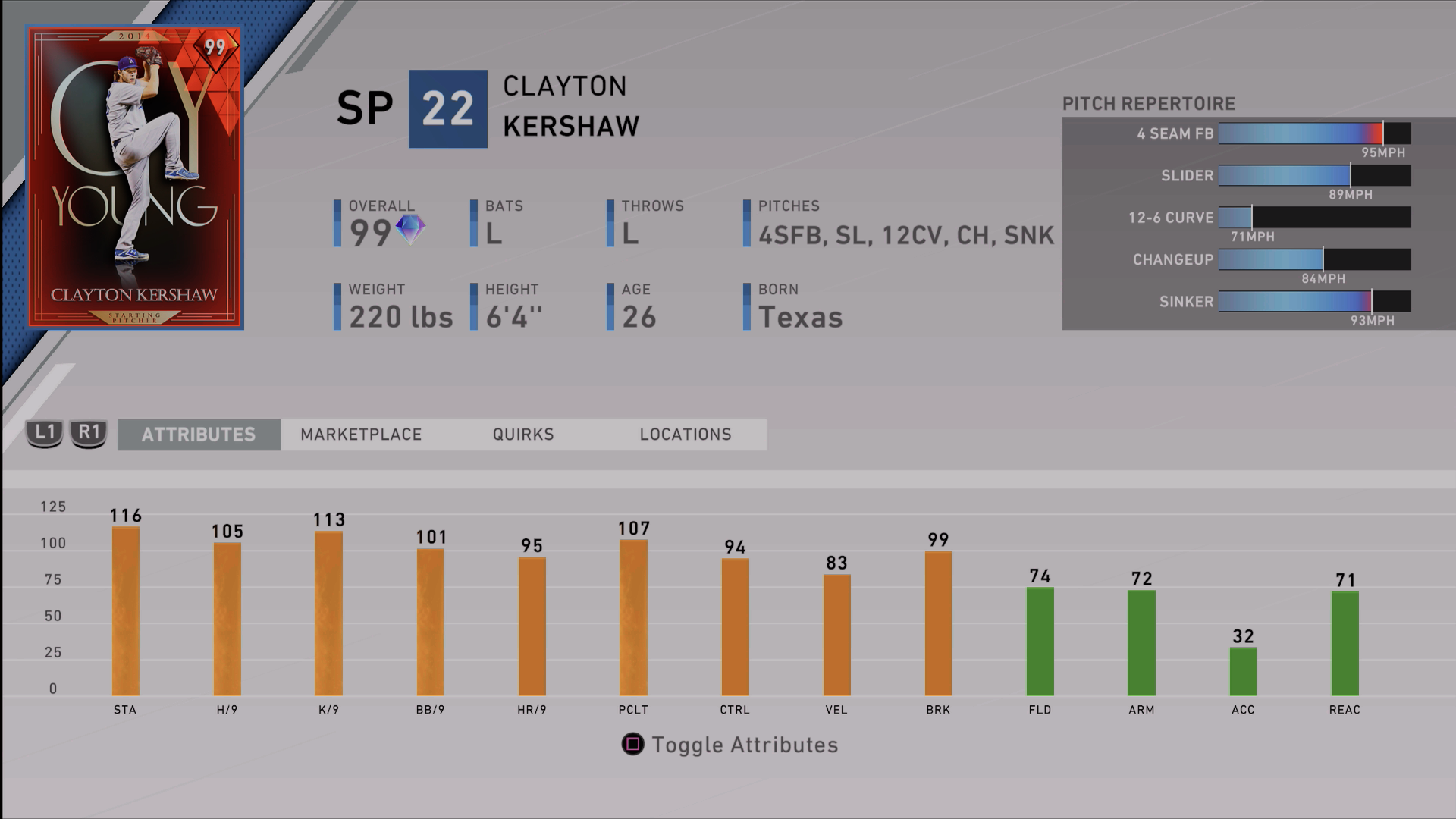The height and width of the screenshot is (819, 1456).
Task: Switch to the MARKETPLACE tab
Action: click(x=362, y=434)
